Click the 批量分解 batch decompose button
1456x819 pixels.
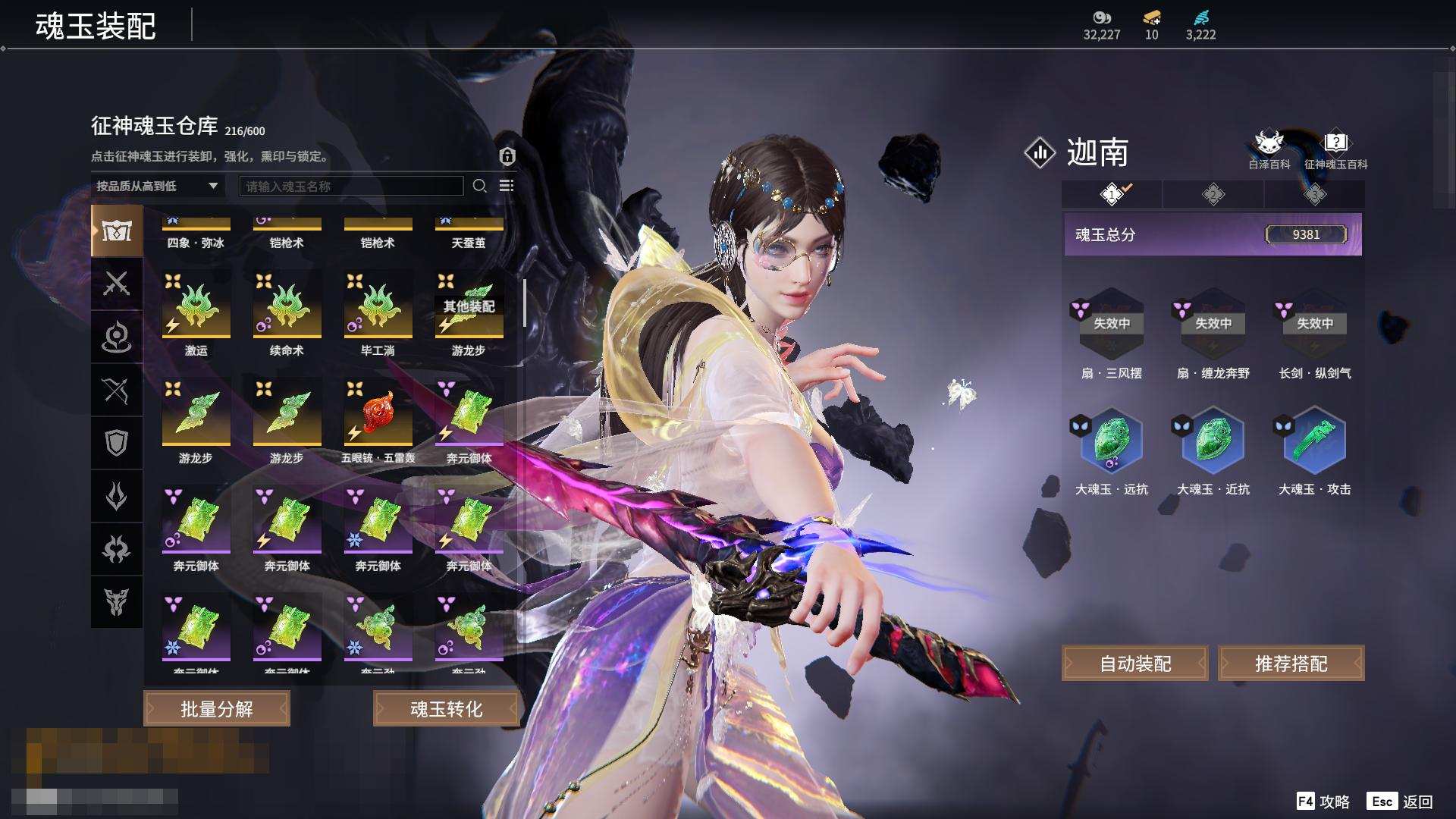(217, 708)
